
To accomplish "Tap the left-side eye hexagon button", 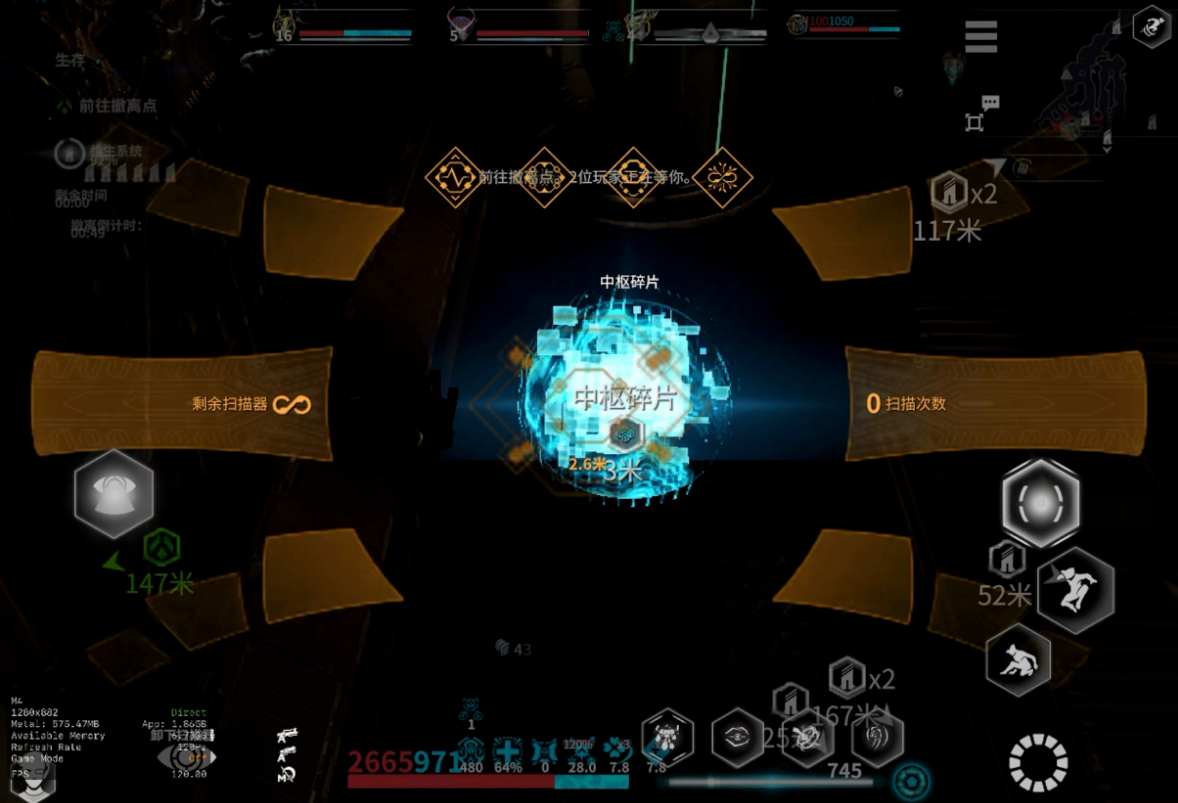I will pyautogui.click(x=114, y=493).
